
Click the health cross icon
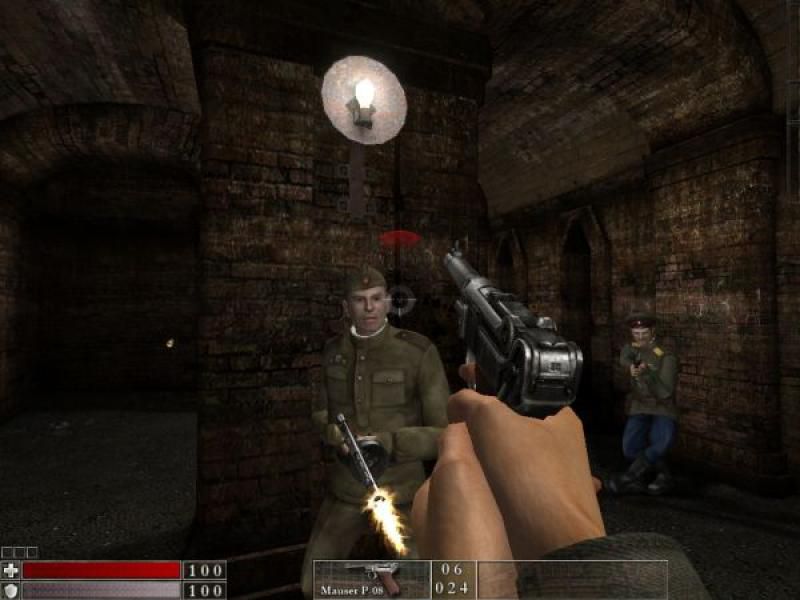coord(11,570)
